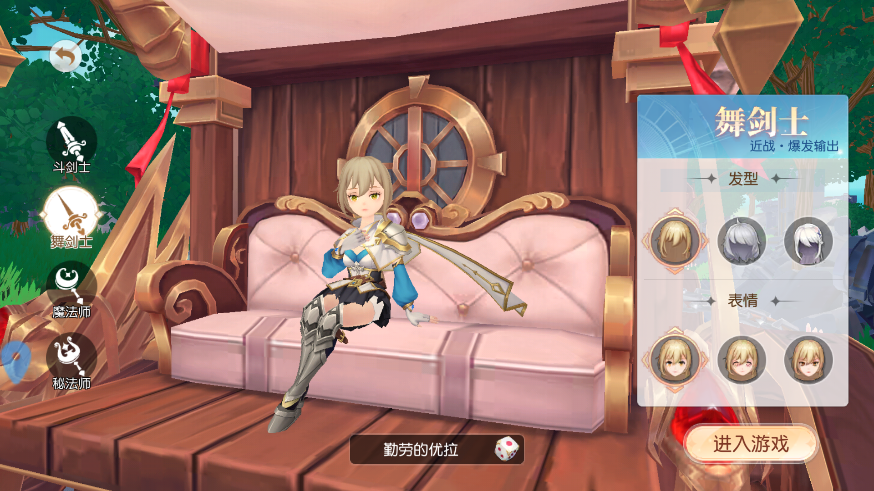Image resolution: width=874 pixels, height=491 pixels.
Task: Select the blonde hairstyle option
Action: click(x=674, y=239)
